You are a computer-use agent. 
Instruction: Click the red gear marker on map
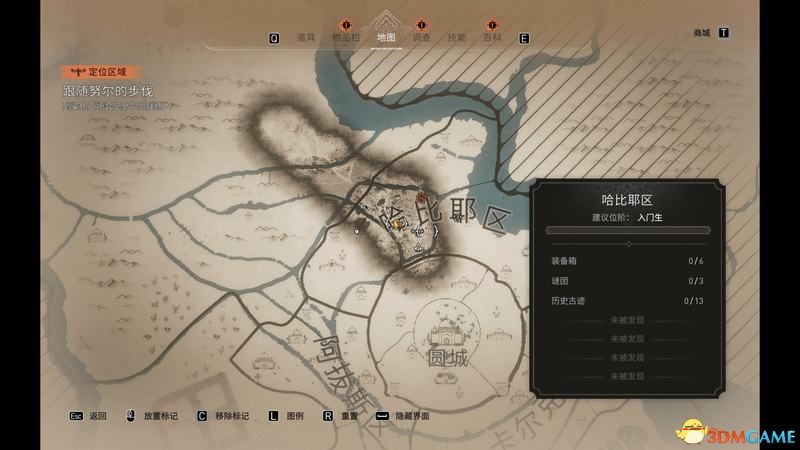(x=422, y=199)
